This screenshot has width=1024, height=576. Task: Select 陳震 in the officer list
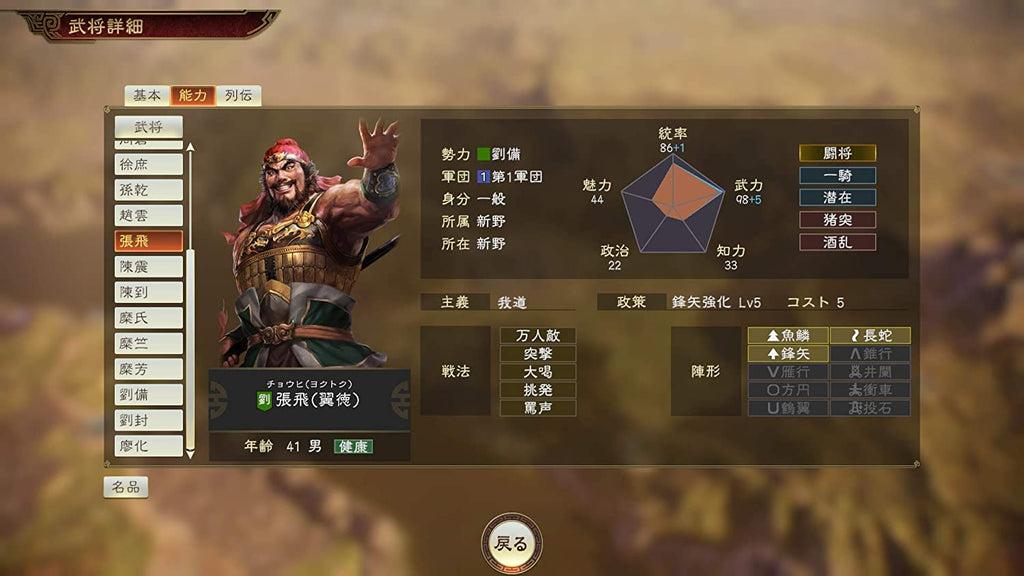148,266
